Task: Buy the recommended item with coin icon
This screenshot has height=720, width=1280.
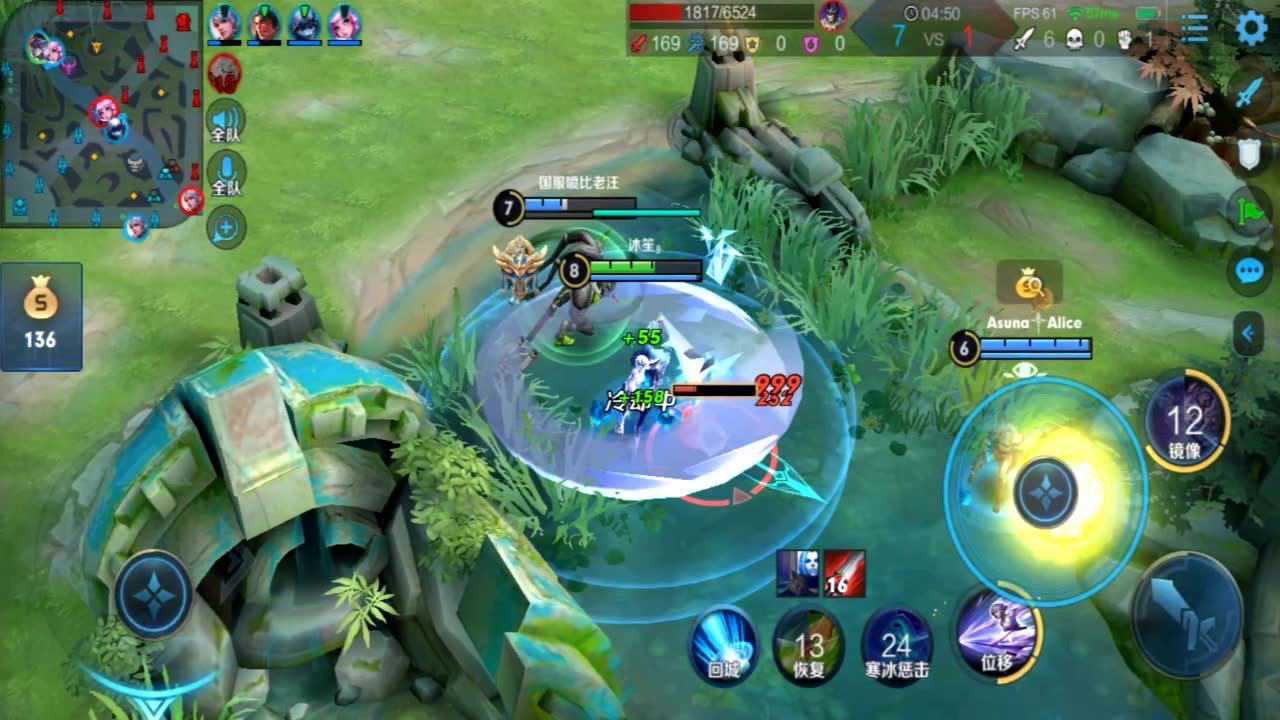Action: pyautogui.click(x=1030, y=285)
